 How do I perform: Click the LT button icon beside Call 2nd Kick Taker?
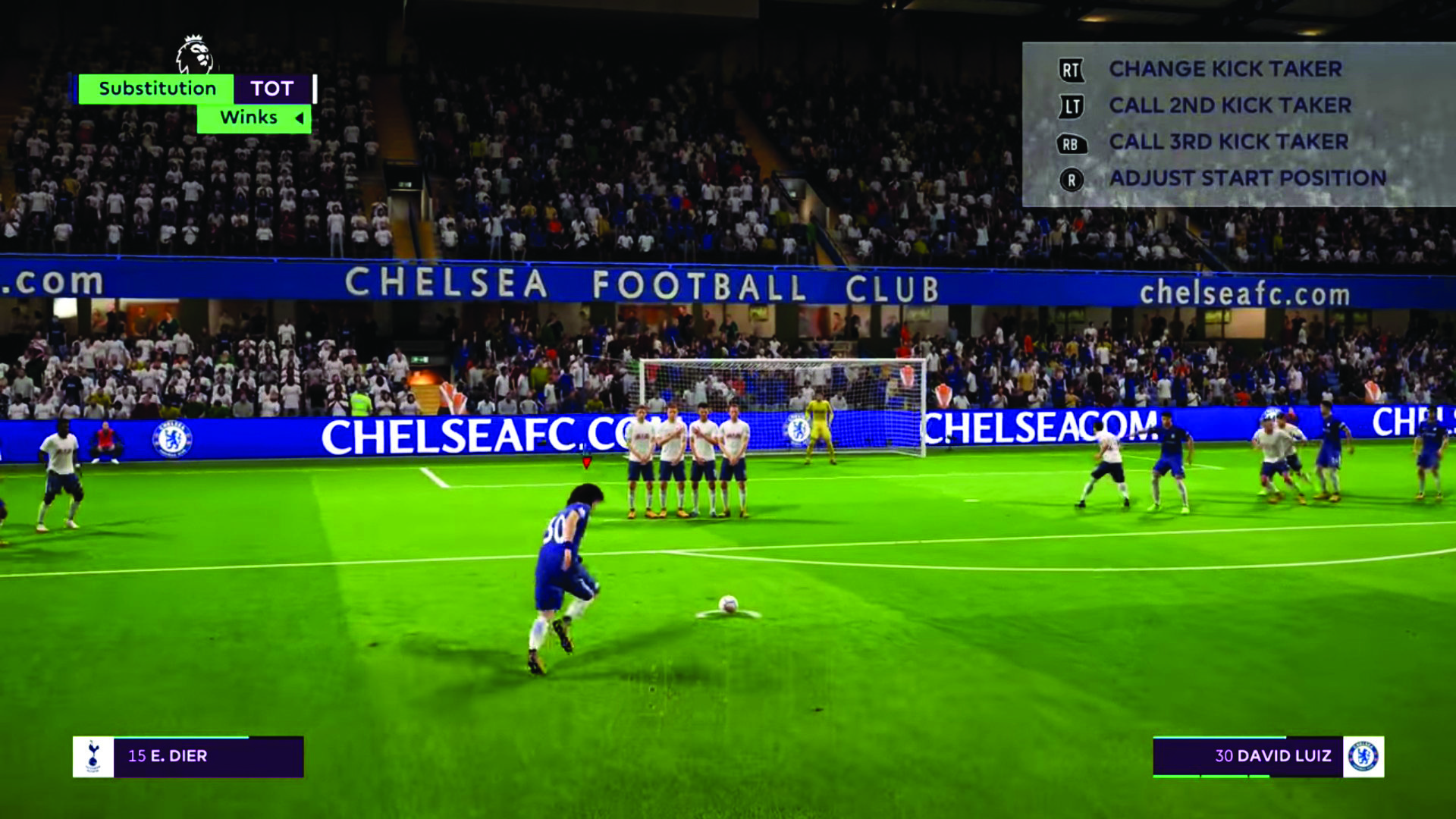coord(1070,105)
